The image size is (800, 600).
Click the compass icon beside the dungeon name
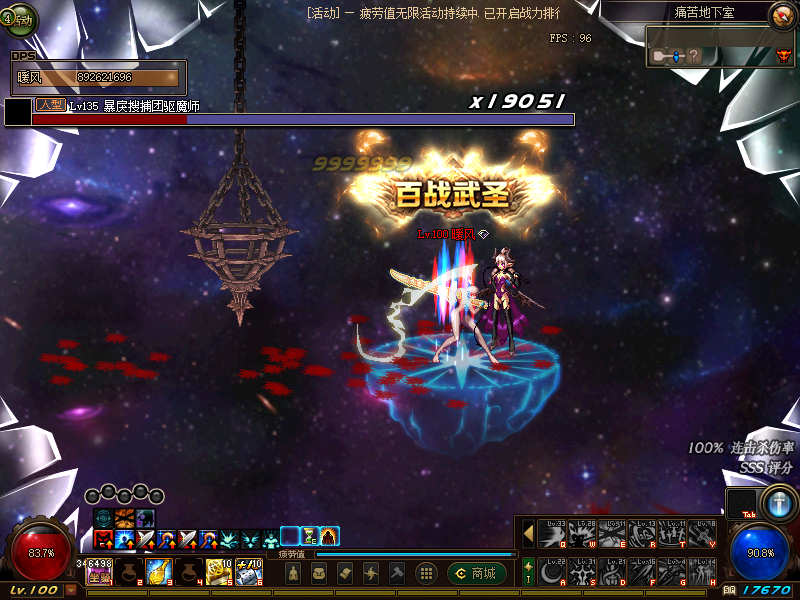point(781,14)
